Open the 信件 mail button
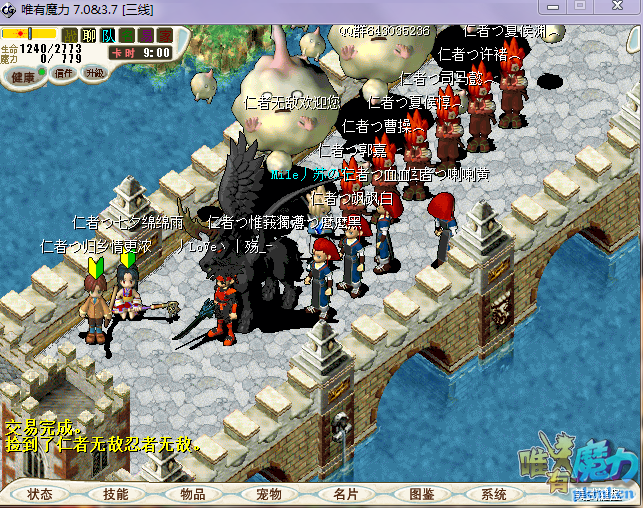The width and height of the screenshot is (643, 508). pos(64,73)
